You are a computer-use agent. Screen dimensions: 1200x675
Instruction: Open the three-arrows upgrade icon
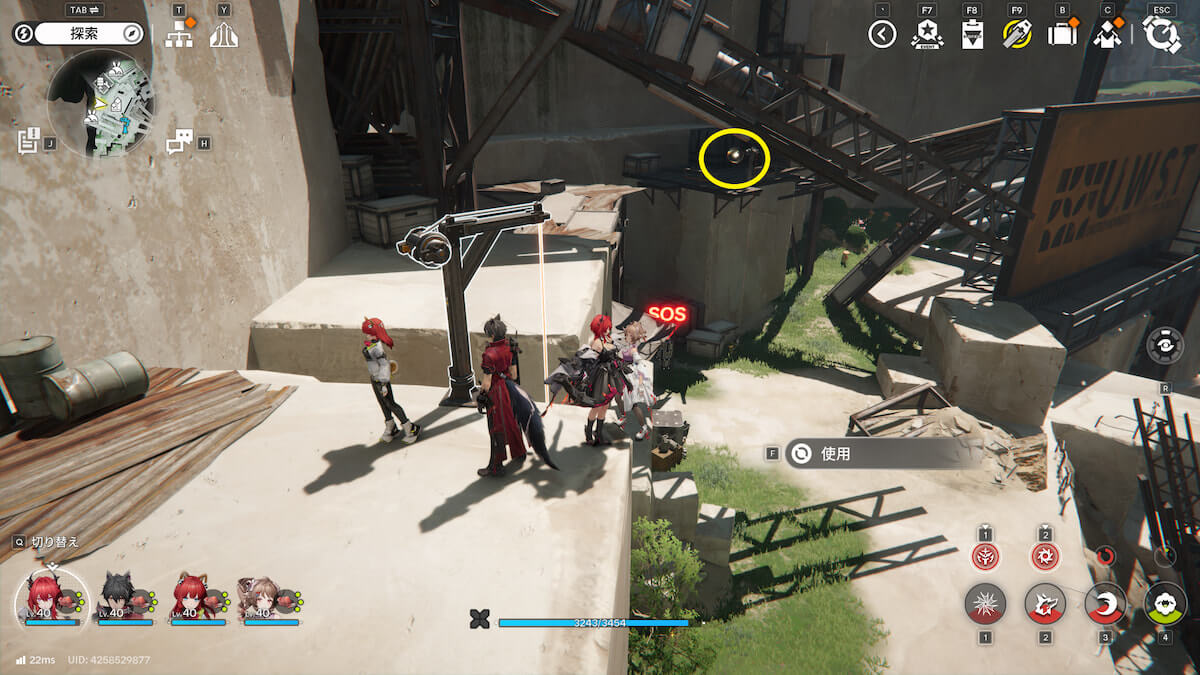[223, 36]
